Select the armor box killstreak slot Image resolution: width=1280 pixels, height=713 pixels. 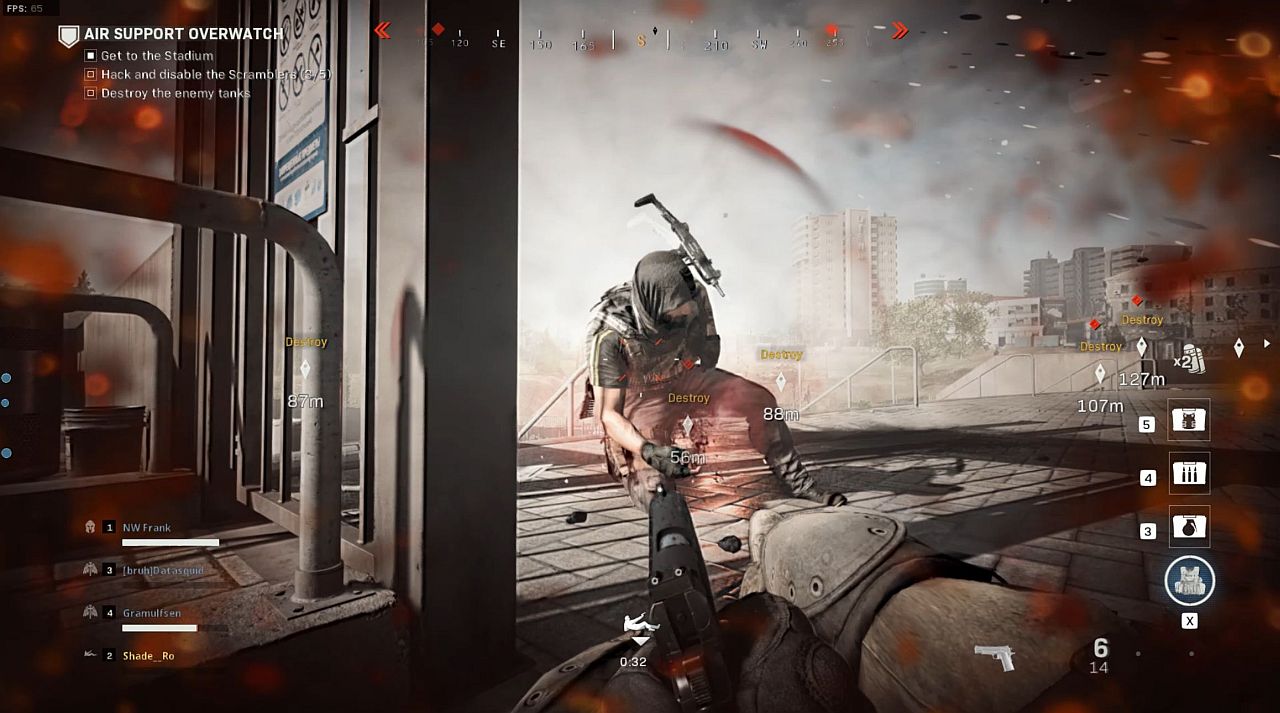tap(1189, 420)
